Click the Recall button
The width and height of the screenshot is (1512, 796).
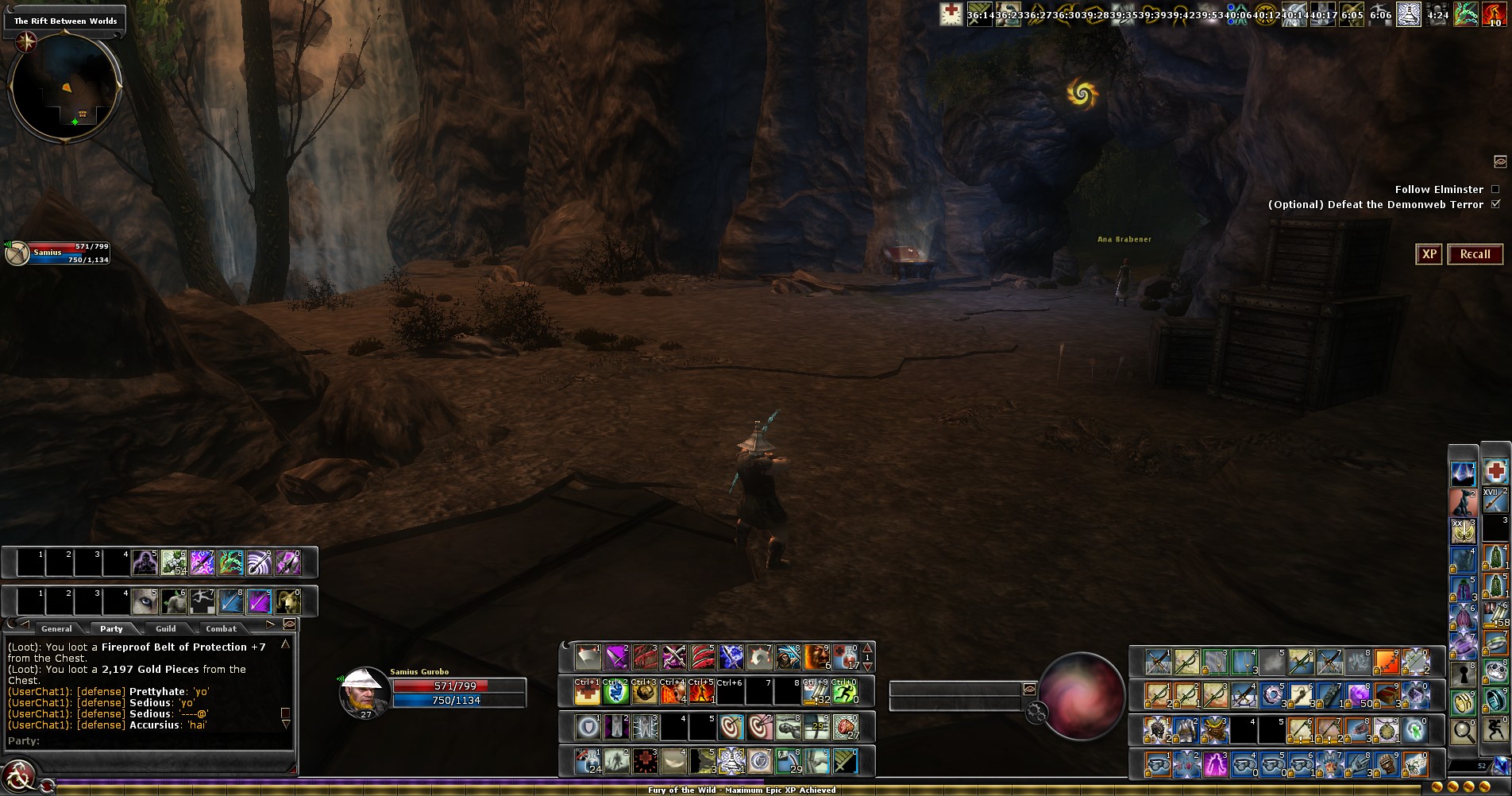[1475, 254]
